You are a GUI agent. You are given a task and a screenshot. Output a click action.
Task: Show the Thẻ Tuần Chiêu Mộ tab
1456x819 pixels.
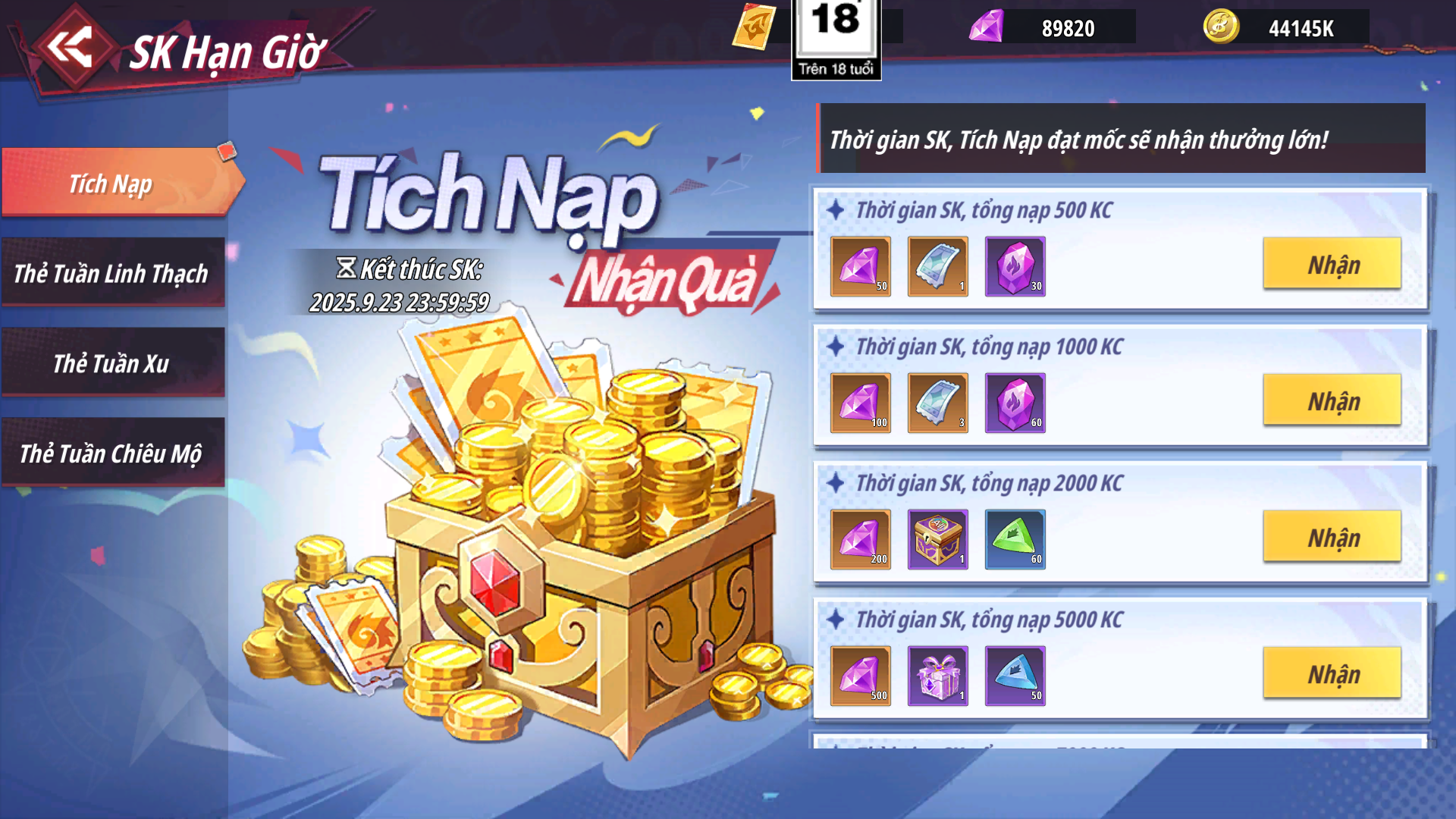click(x=112, y=453)
